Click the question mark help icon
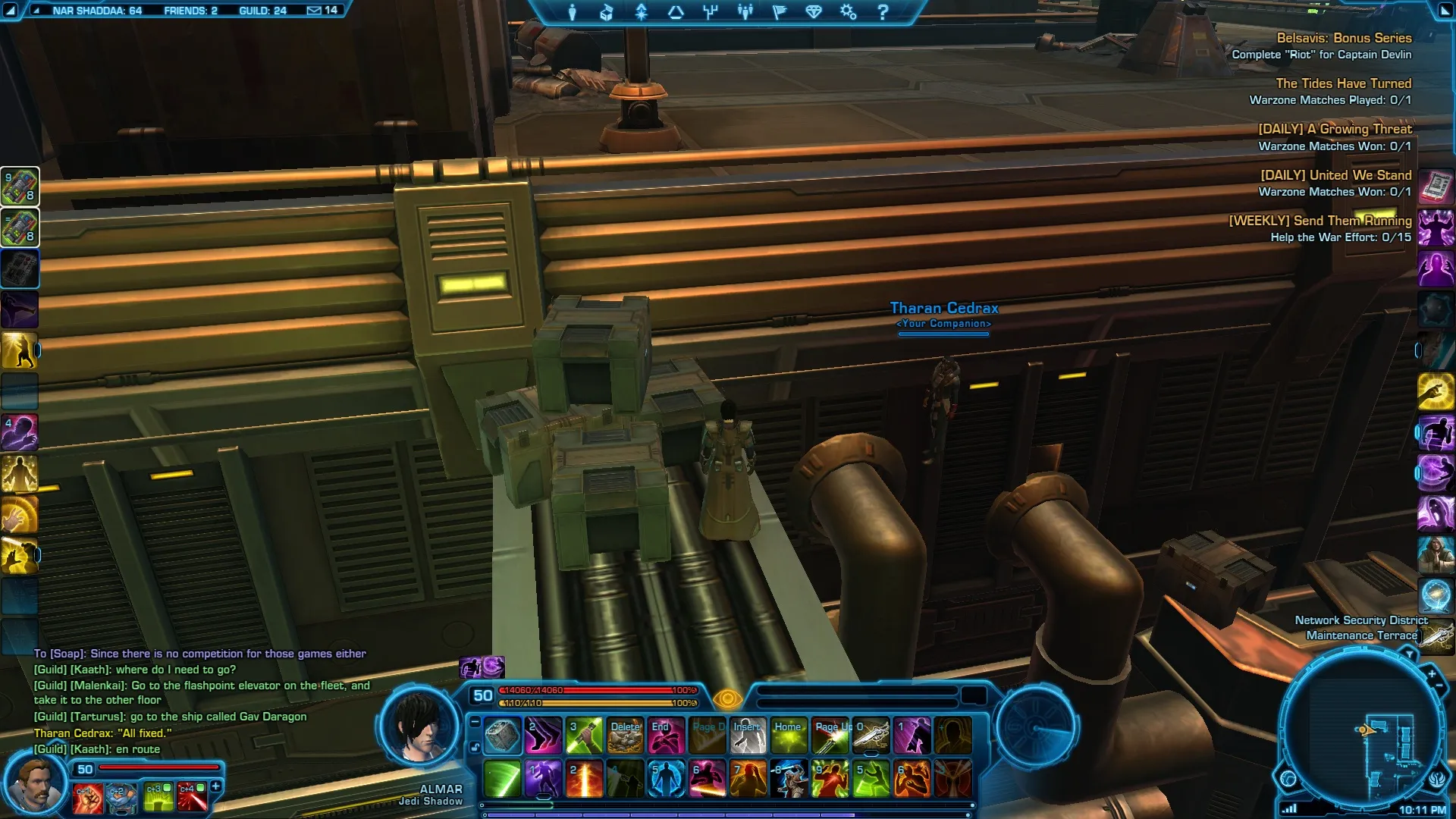1456x819 pixels. pyautogui.click(x=883, y=12)
